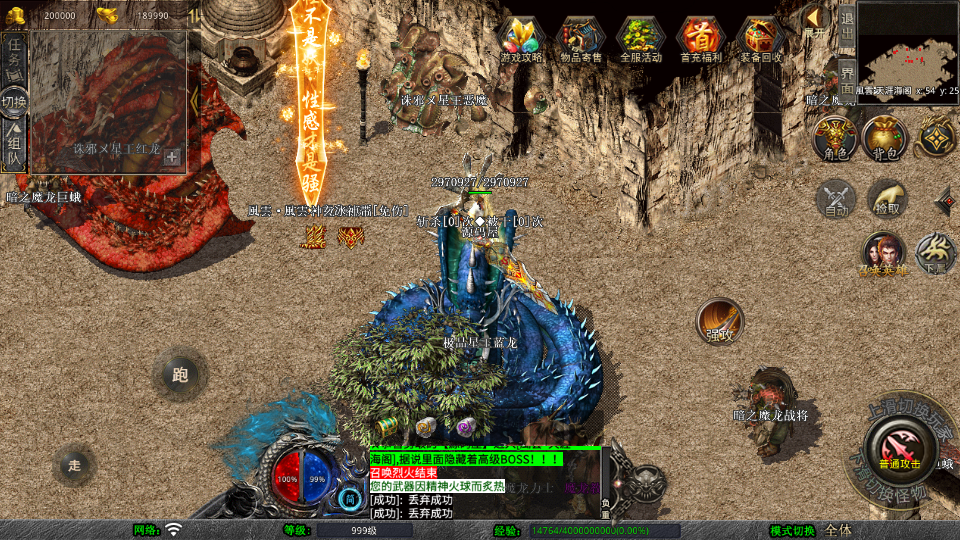Open the 首充福利 first recharge bonus

click(701, 40)
